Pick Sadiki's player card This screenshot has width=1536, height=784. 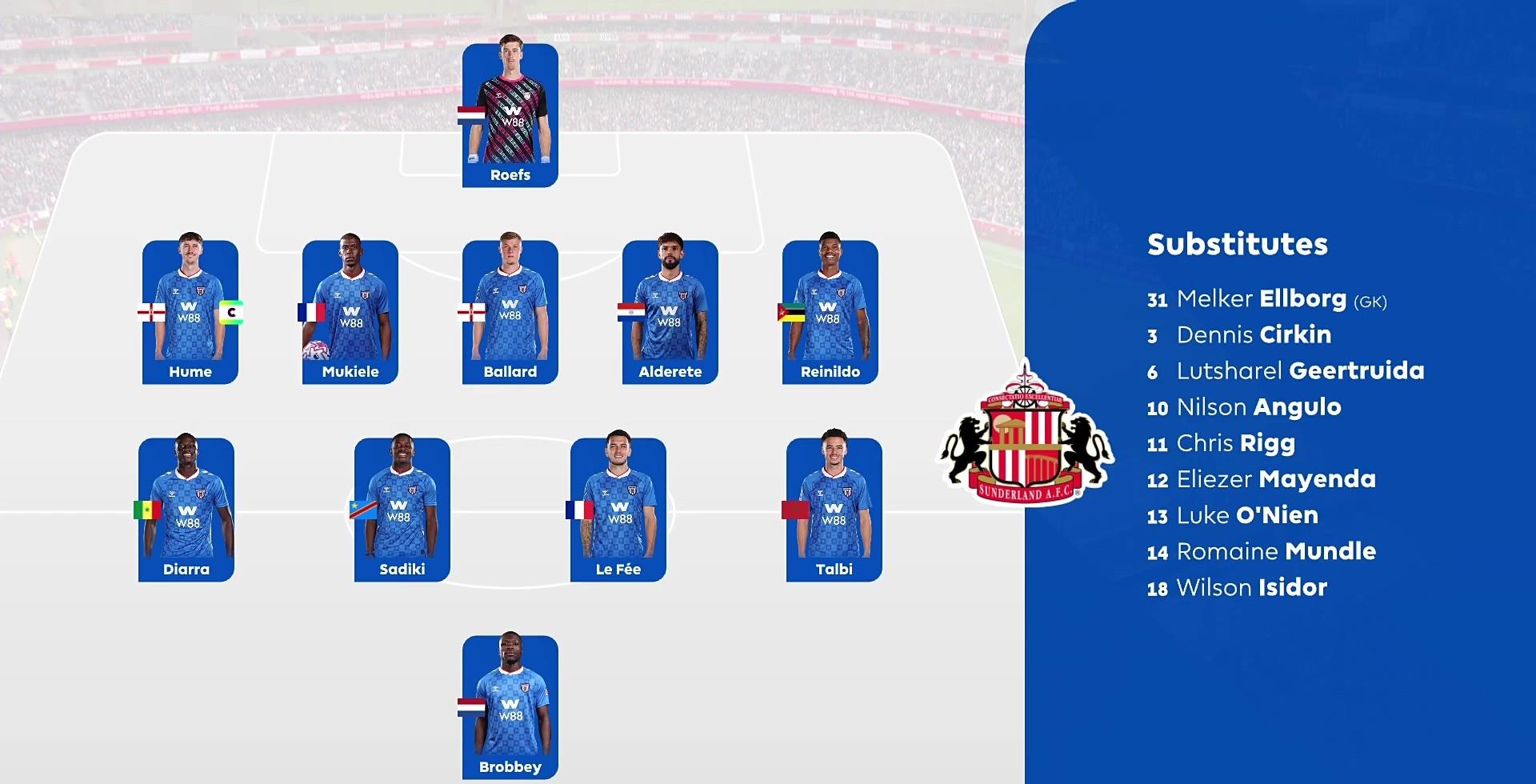click(402, 510)
